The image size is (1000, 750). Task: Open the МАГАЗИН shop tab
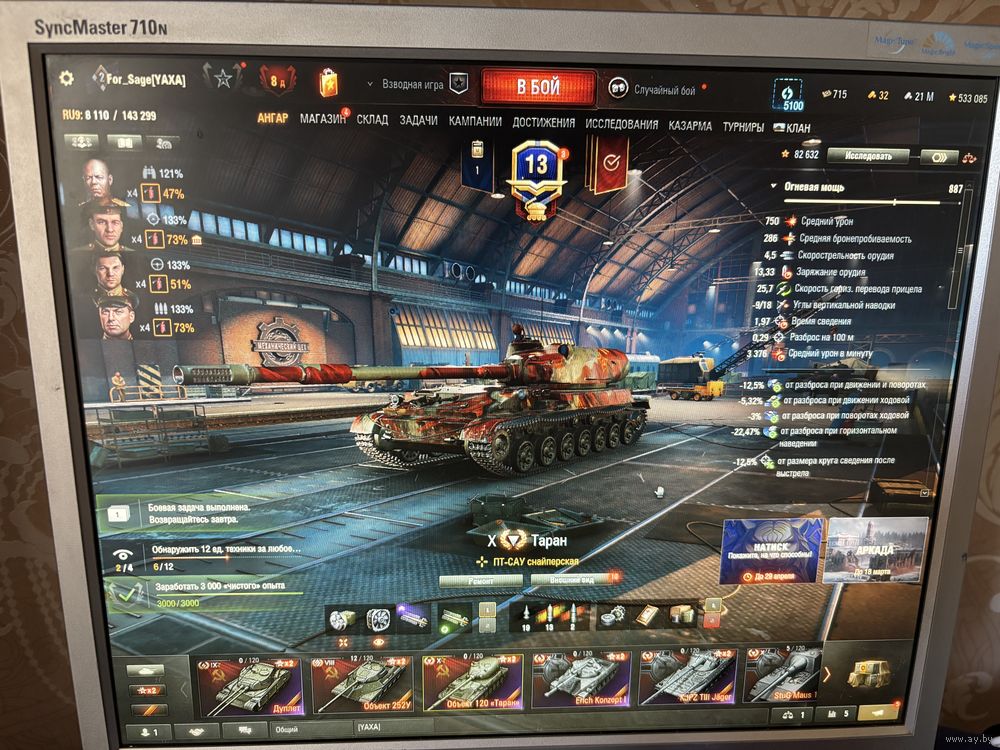point(322,119)
